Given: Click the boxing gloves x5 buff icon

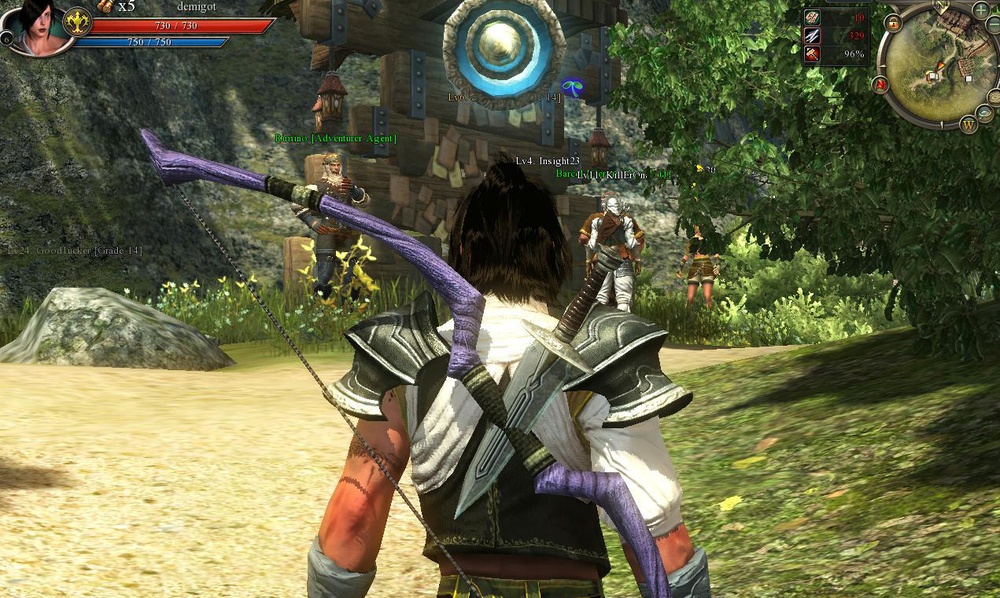Looking at the screenshot, I should 105,6.
